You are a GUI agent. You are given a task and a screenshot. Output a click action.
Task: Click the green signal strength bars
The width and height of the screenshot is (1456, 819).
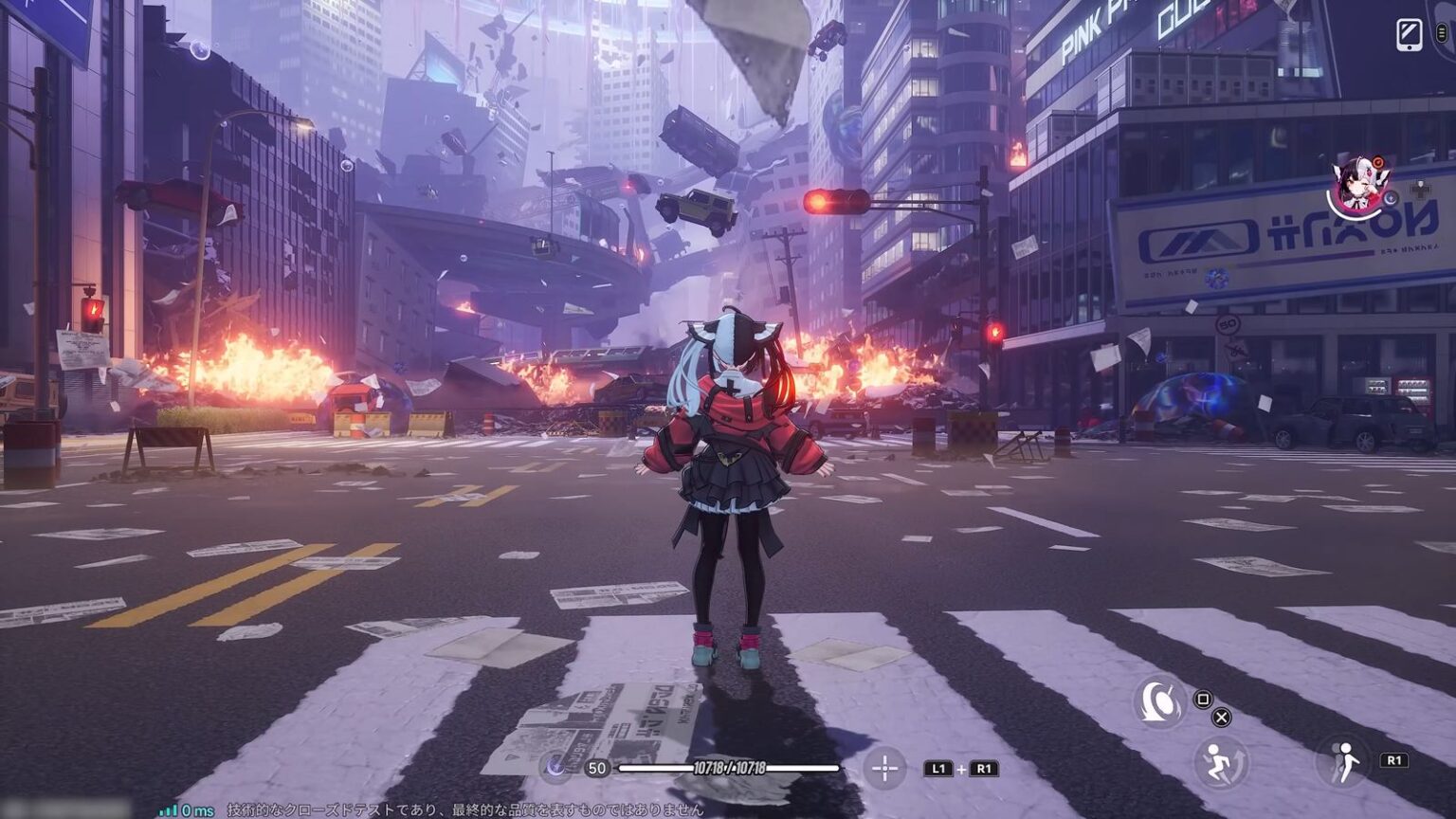169,810
